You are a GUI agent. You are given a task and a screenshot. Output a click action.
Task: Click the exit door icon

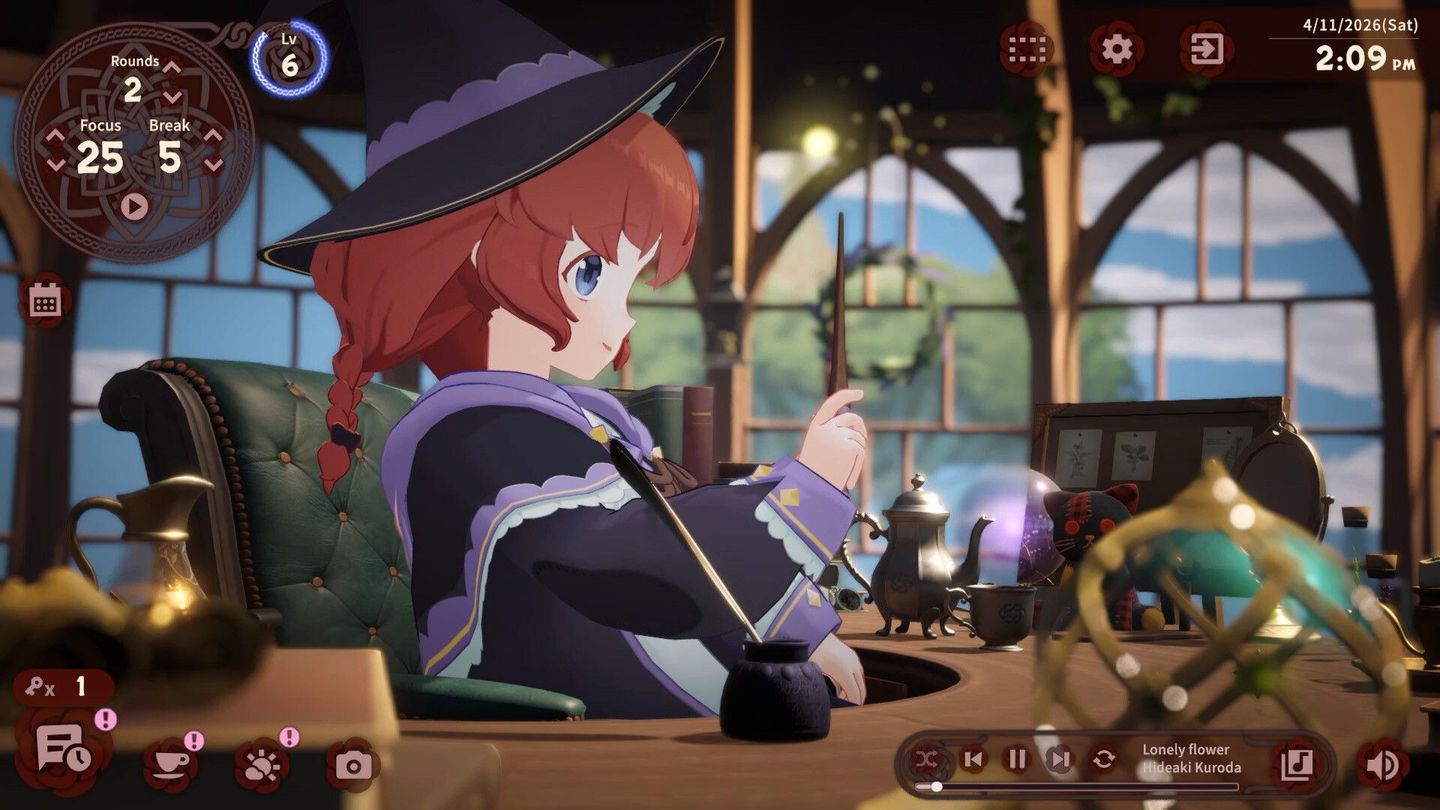click(x=1208, y=48)
